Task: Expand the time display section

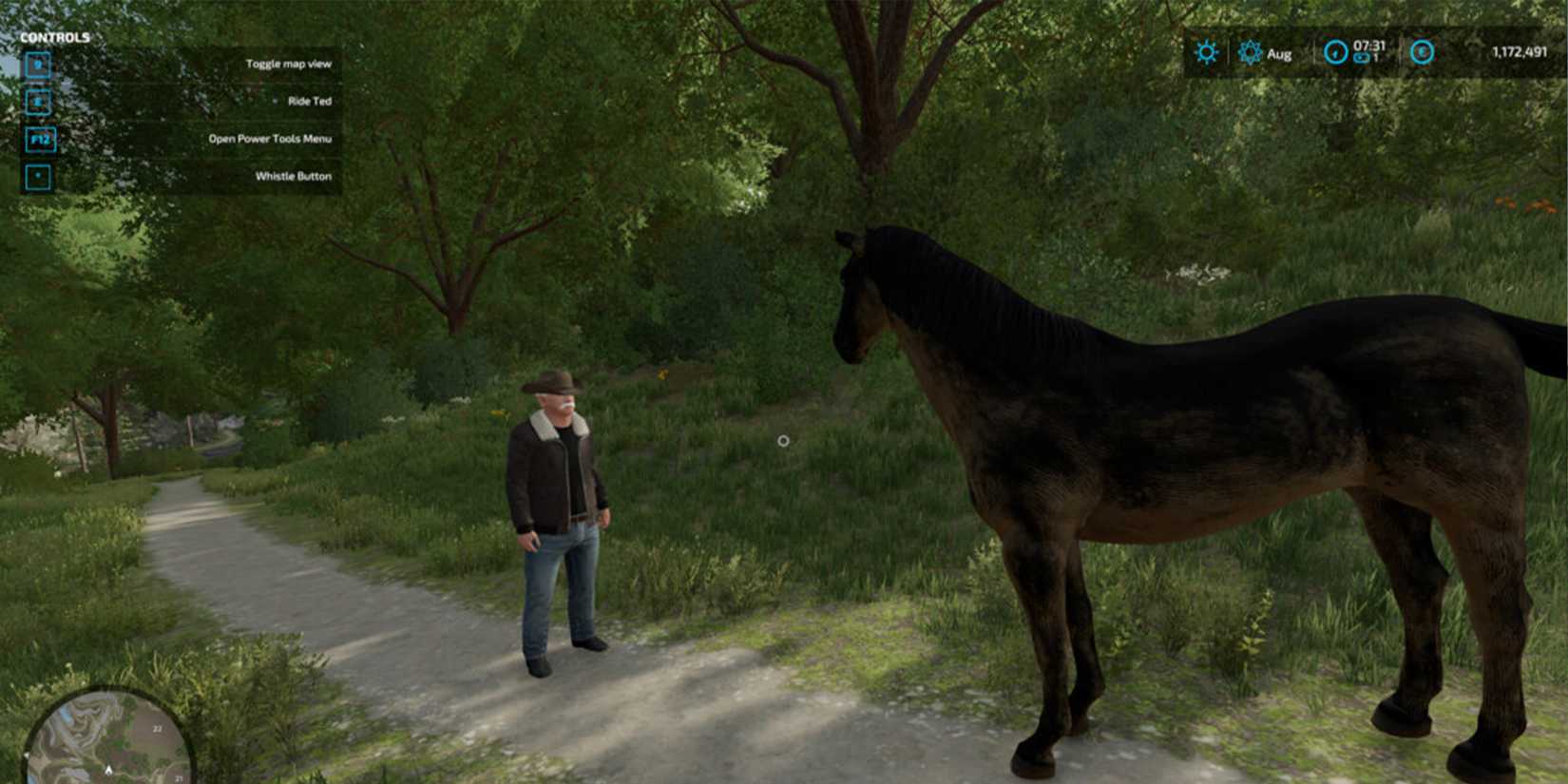Action: (1354, 52)
